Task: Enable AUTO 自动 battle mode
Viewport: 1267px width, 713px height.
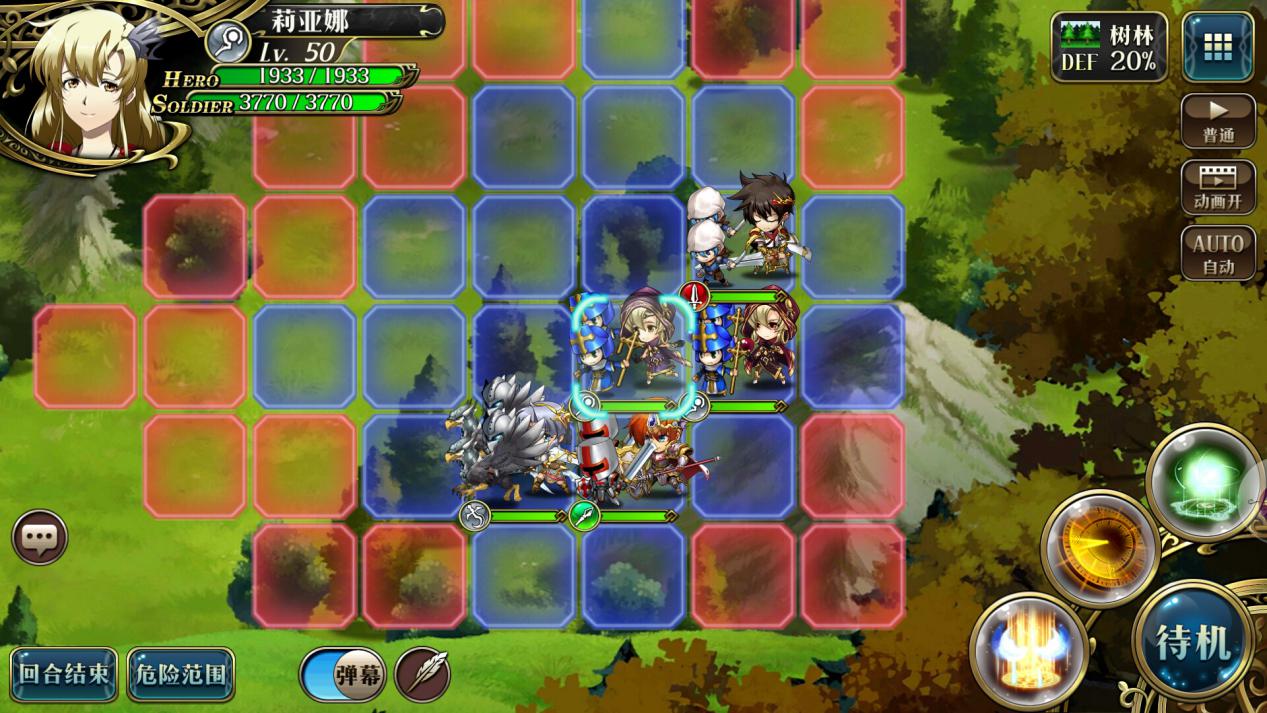Action: click(1217, 253)
